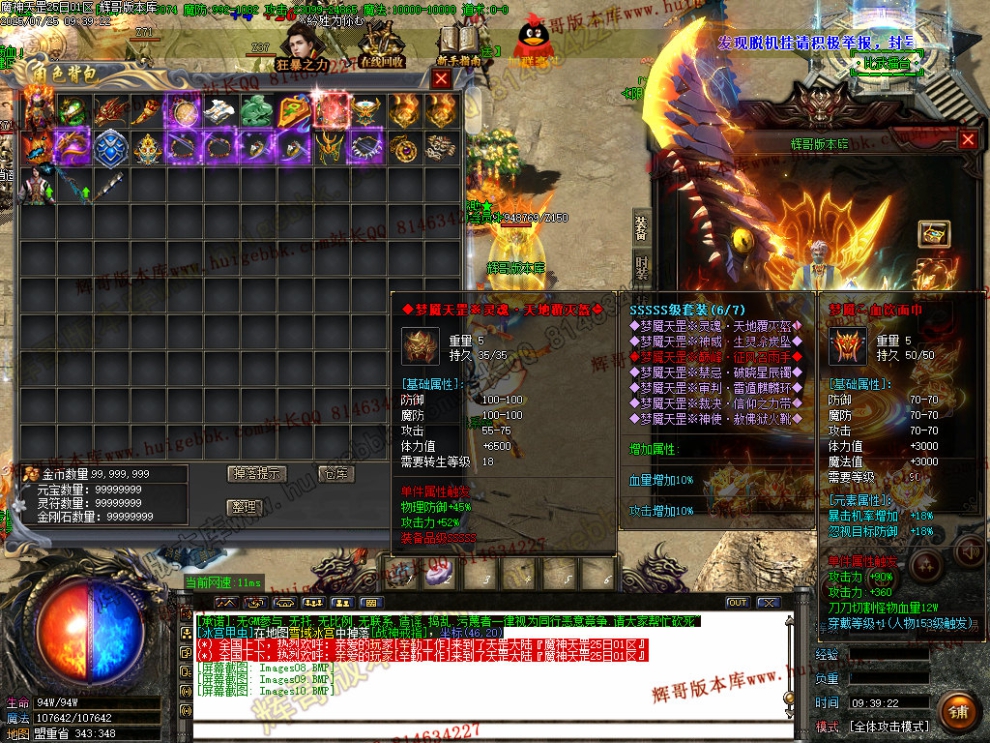This screenshot has width=990, height=743.
Task: Open the 狂暴之力 berserk power icon
Action: coord(301,47)
